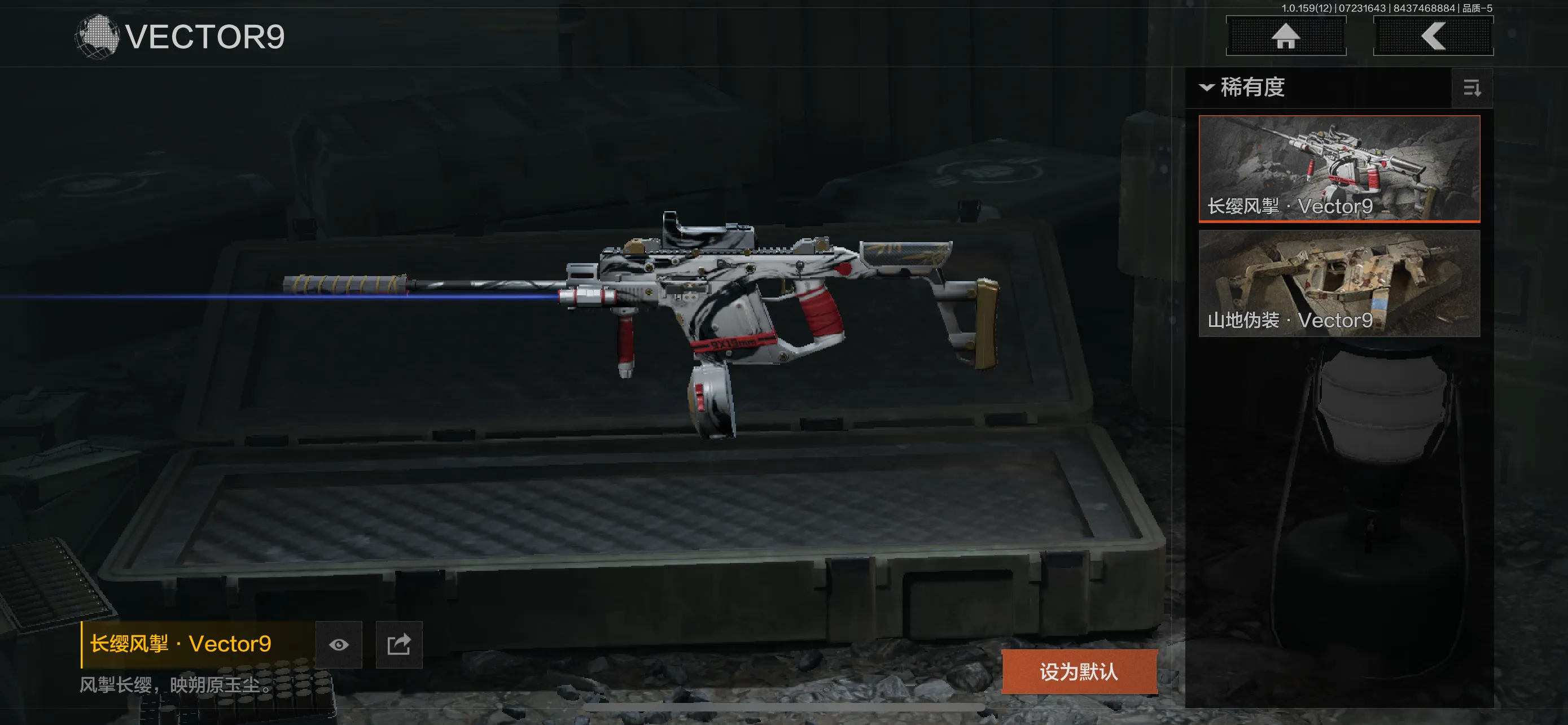Select the 长缨风掣 Vector9 skin thumbnail
The width and height of the screenshot is (1568, 725).
pos(1338,168)
